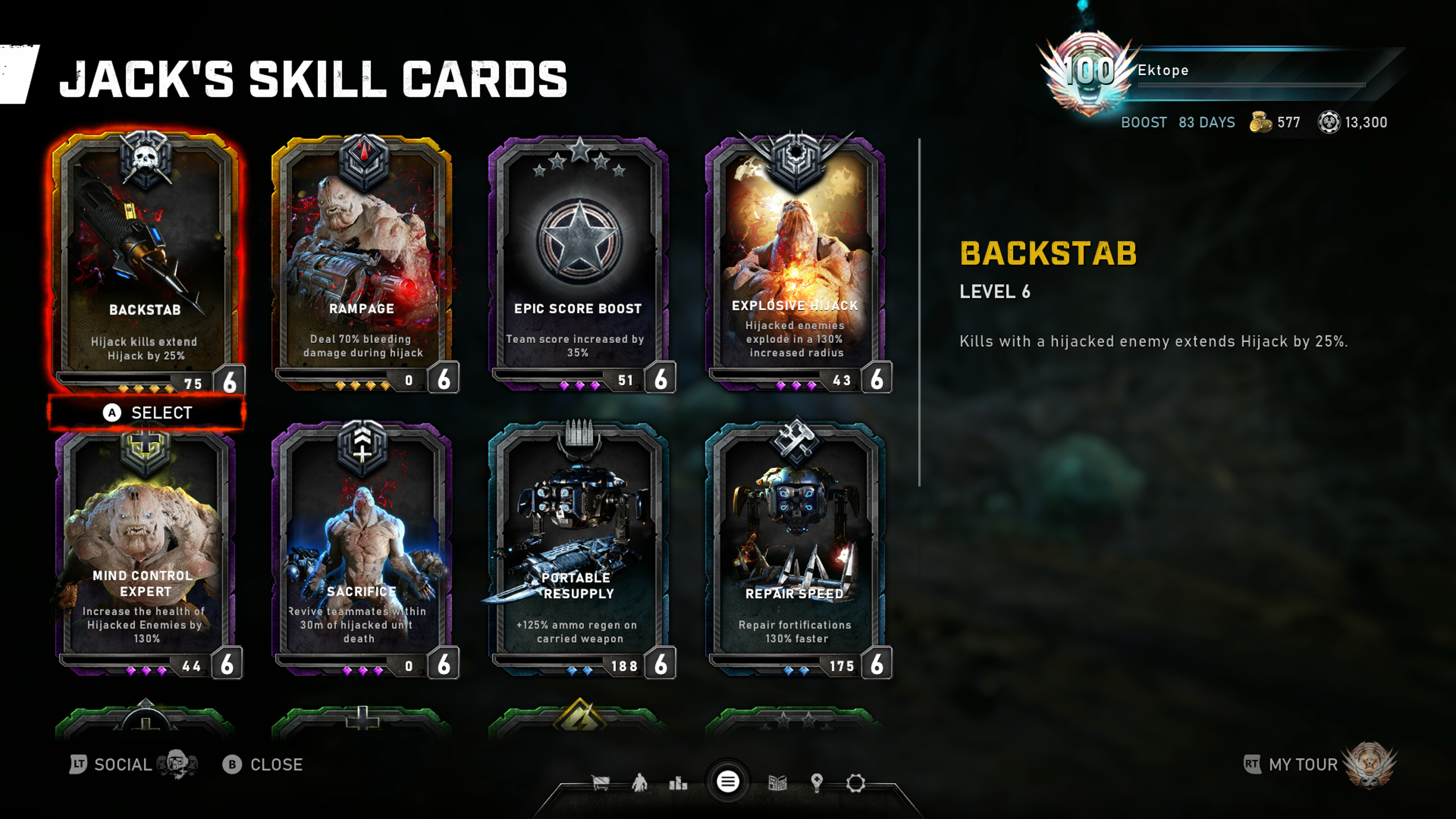The image size is (1456, 819).
Task: Open the stats bar chart tab
Action: coord(678,783)
